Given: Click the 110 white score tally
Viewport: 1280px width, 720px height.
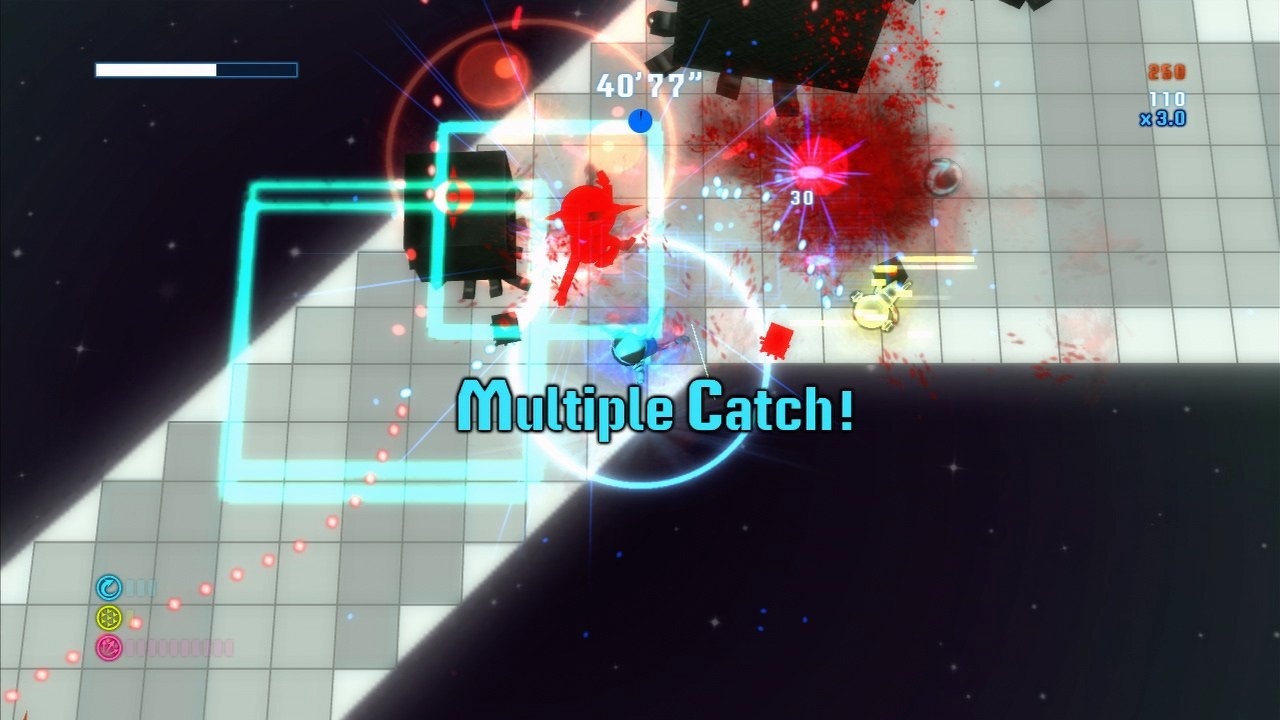Looking at the screenshot, I should click(1167, 98).
